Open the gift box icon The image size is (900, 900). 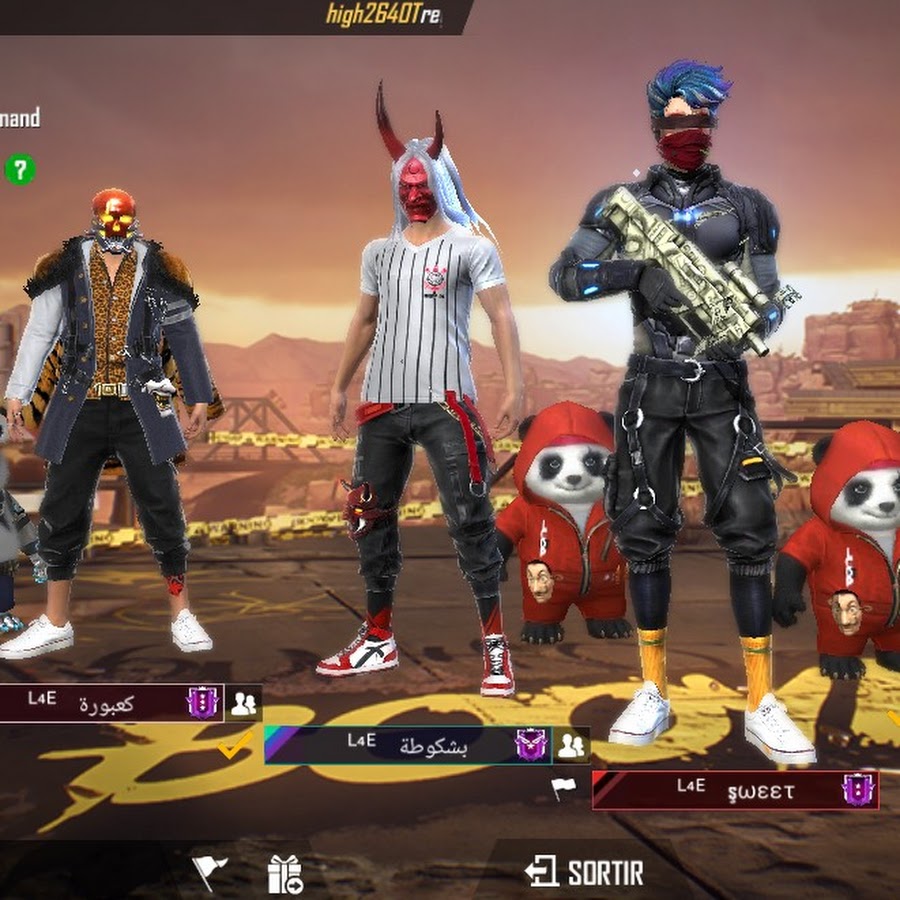coord(285,874)
